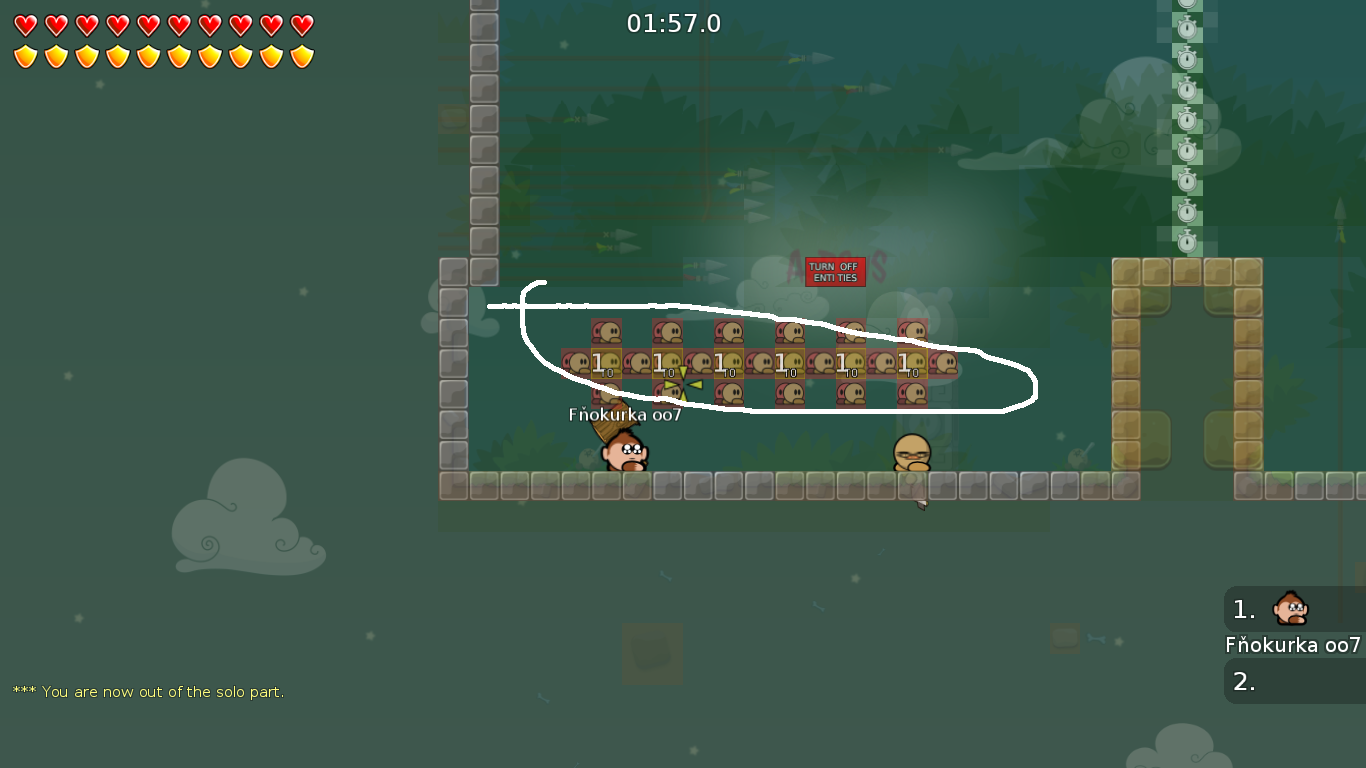Image resolution: width=1366 pixels, height=768 pixels.
Task: Click the red TURN OFF ENTITIES sign
Action: point(836,272)
